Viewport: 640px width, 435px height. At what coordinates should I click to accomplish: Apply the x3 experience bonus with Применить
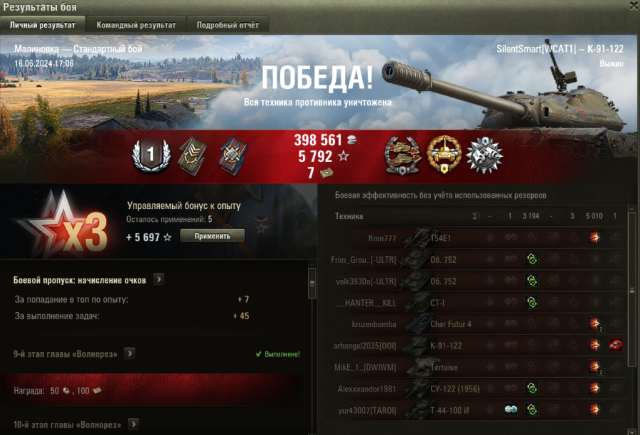tap(212, 236)
